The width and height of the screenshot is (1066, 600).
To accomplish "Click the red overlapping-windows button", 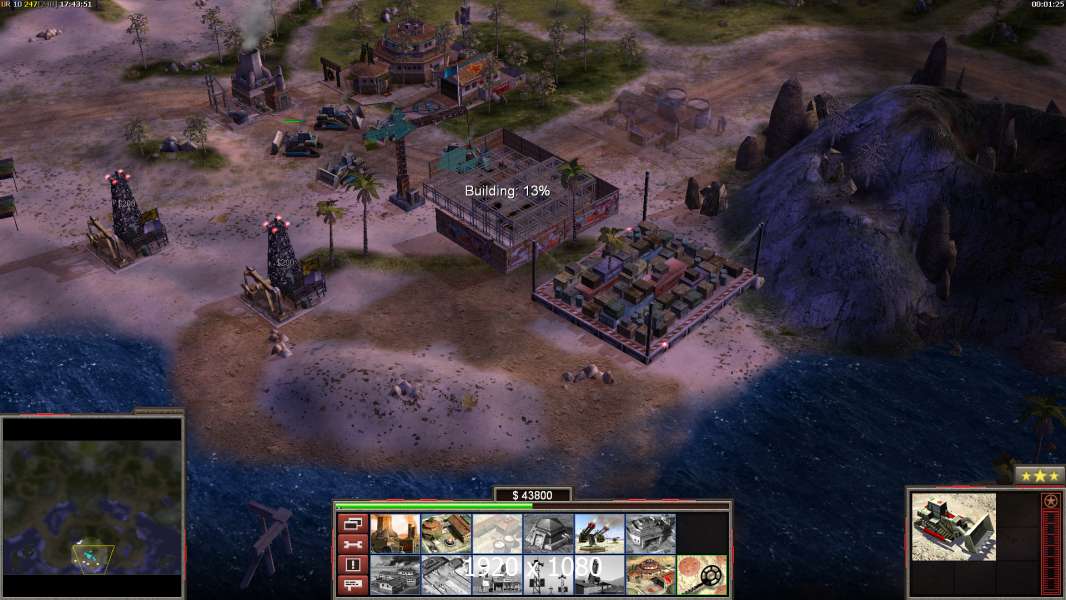I will [x=352, y=523].
